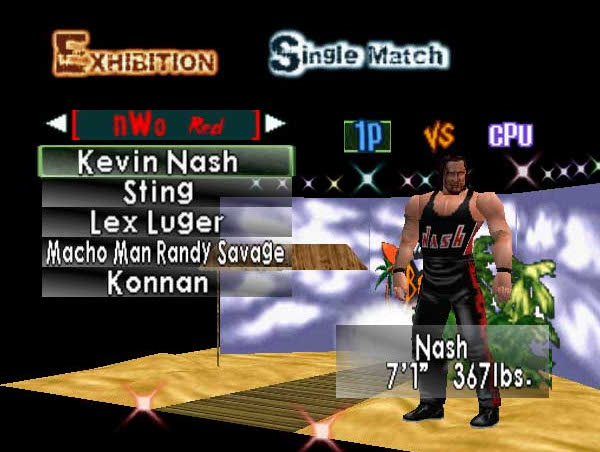Screen dimensions: 600x452
Task: Select Kevin Nash from the roster
Action: 166,161
